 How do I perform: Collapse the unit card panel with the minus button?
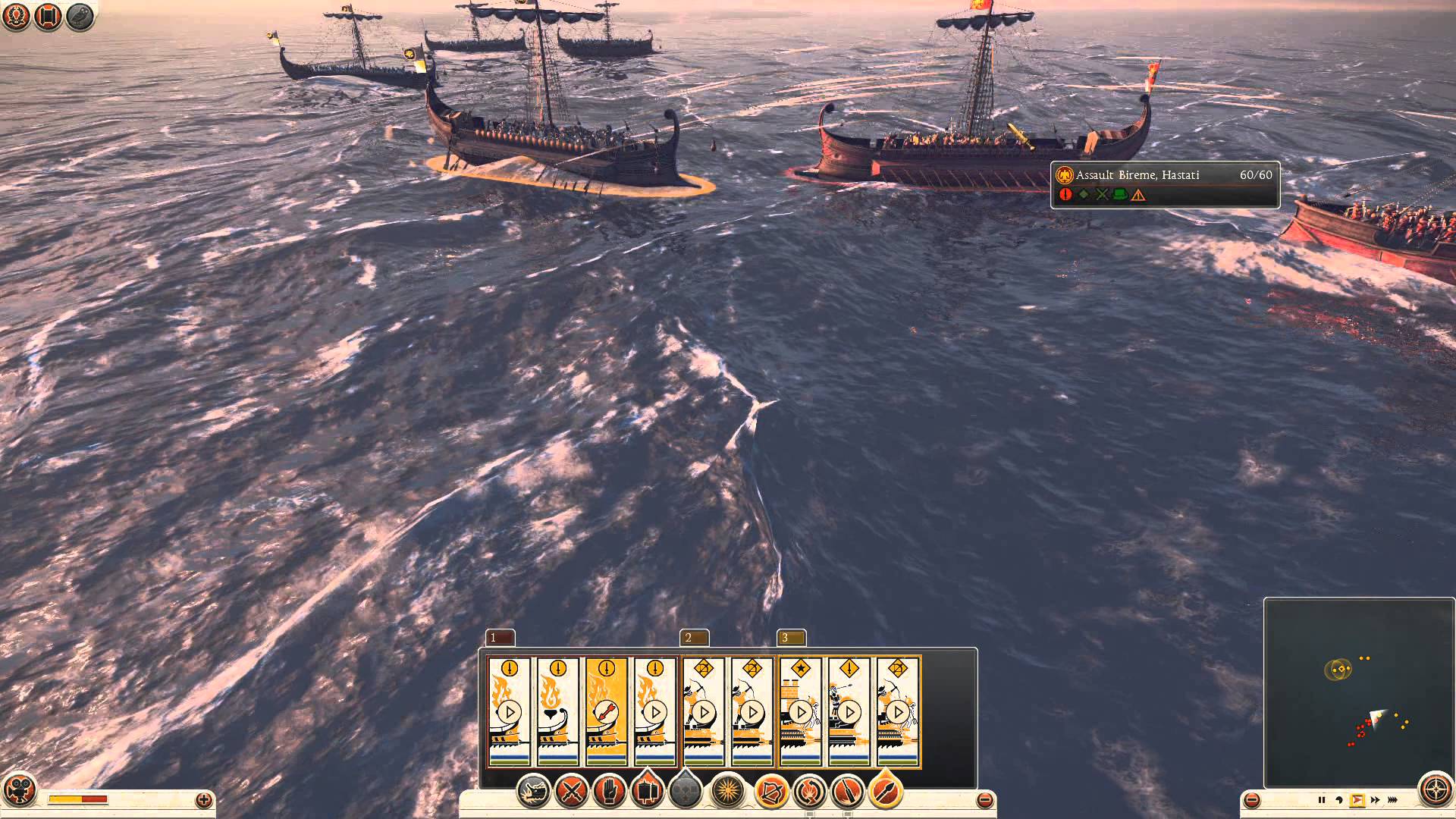(x=984, y=799)
